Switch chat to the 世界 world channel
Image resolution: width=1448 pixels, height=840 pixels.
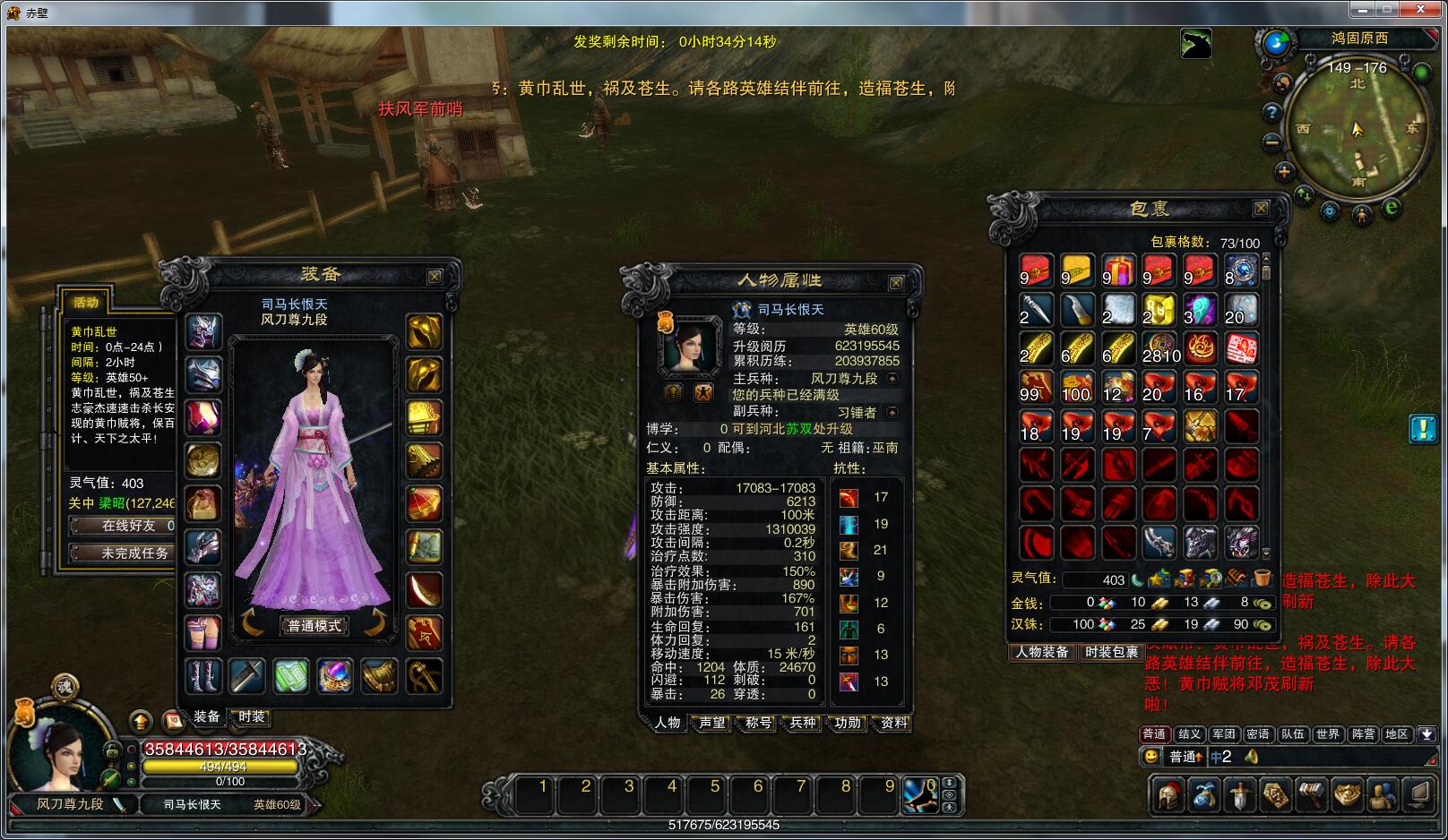1327,734
